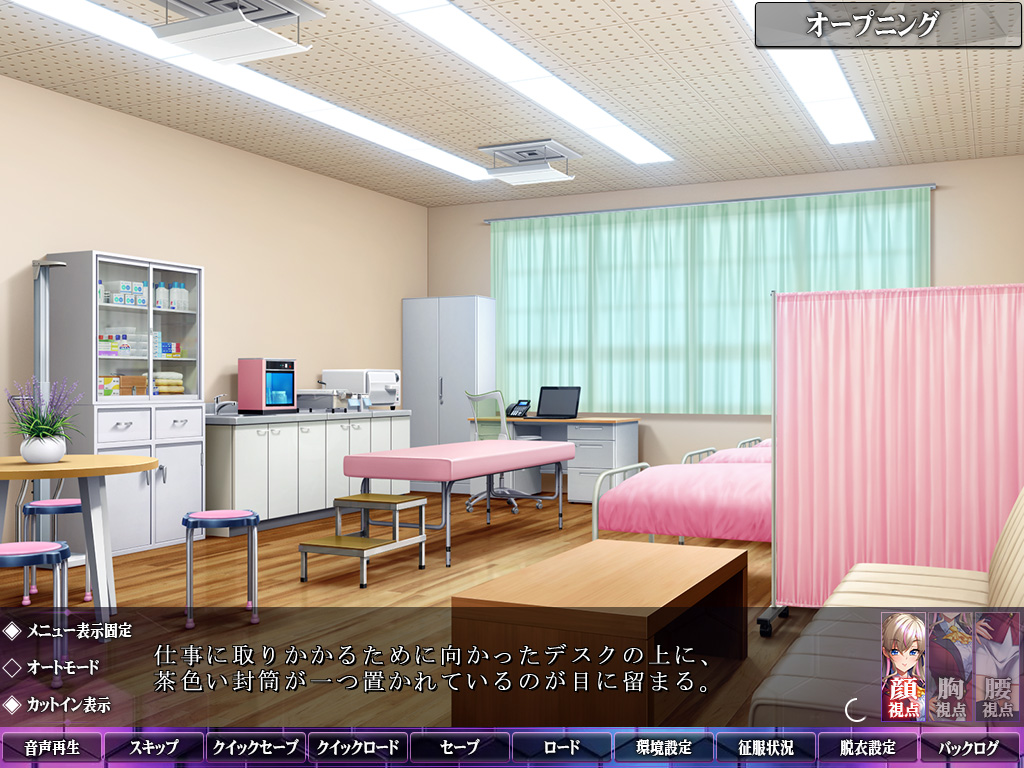
Task: Choose クイックロード quick load
Action: (358, 747)
